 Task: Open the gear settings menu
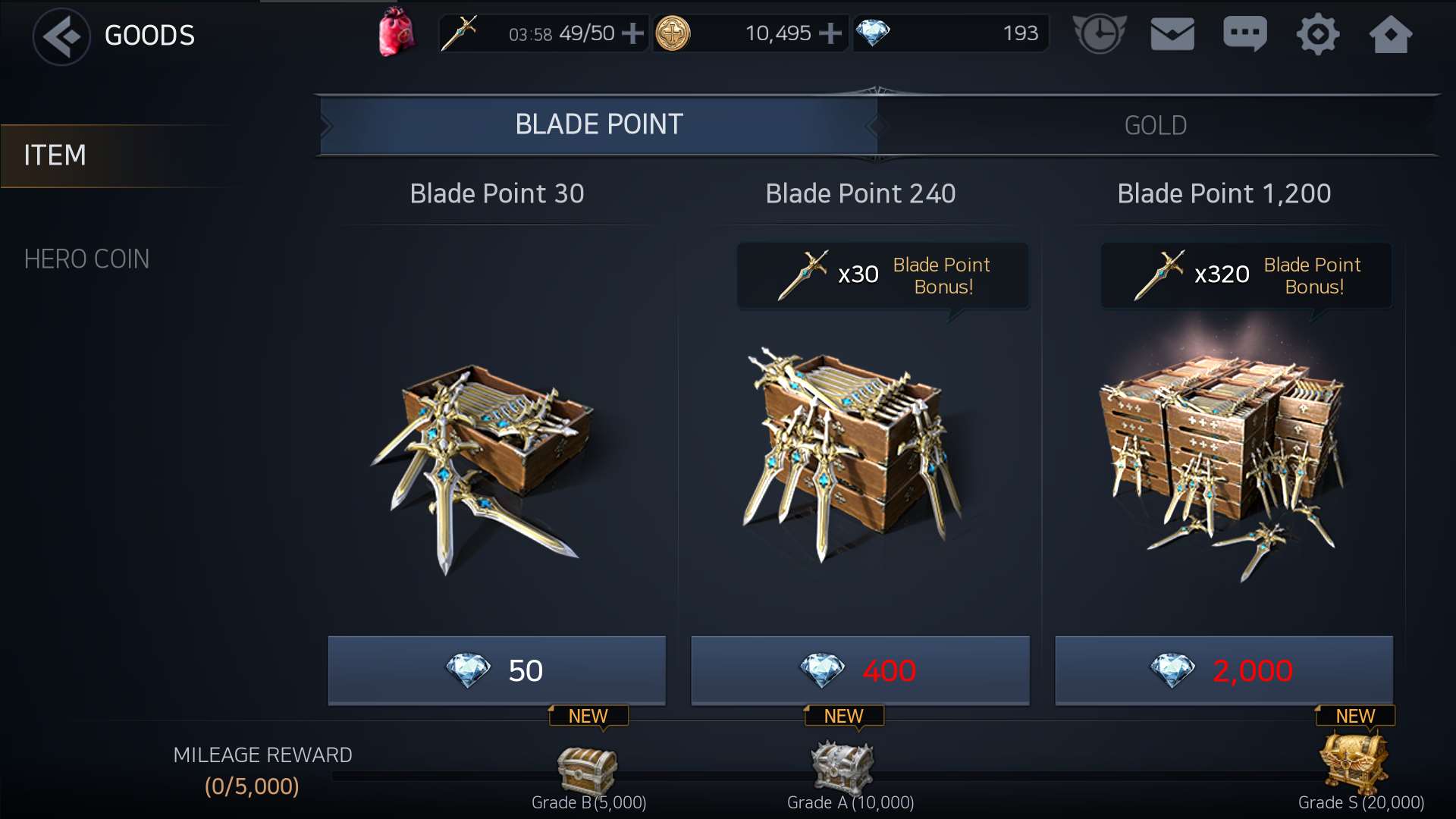point(1317,34)
